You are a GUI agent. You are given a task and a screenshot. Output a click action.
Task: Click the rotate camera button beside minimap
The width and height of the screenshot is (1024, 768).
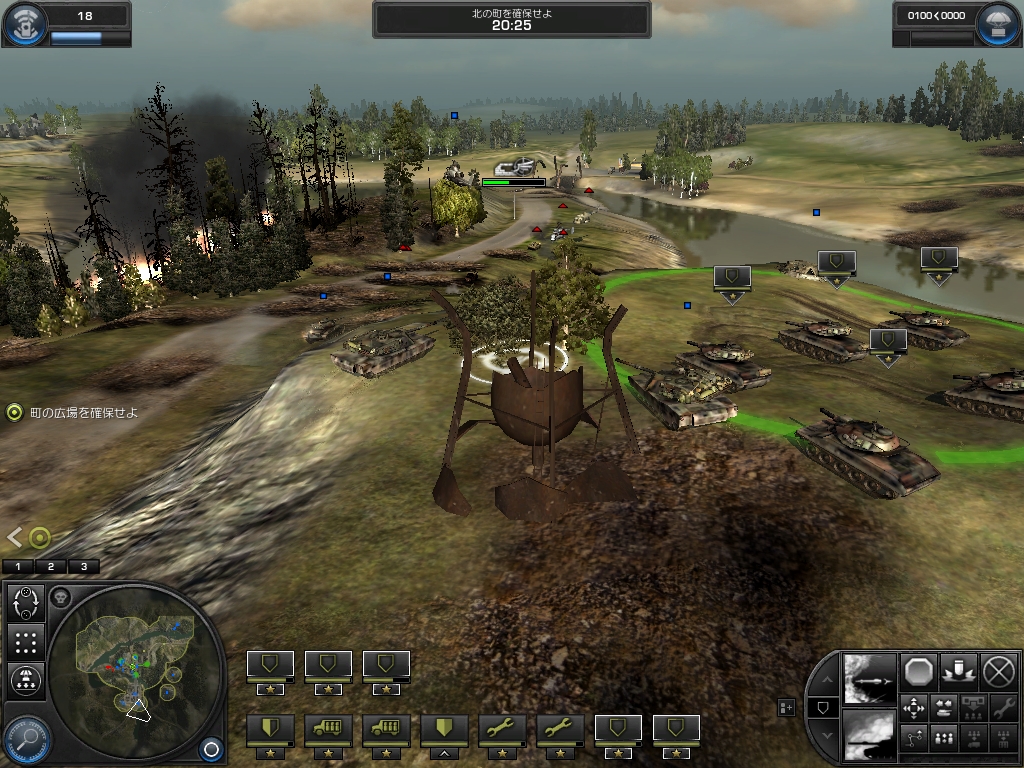click(26, 604)
